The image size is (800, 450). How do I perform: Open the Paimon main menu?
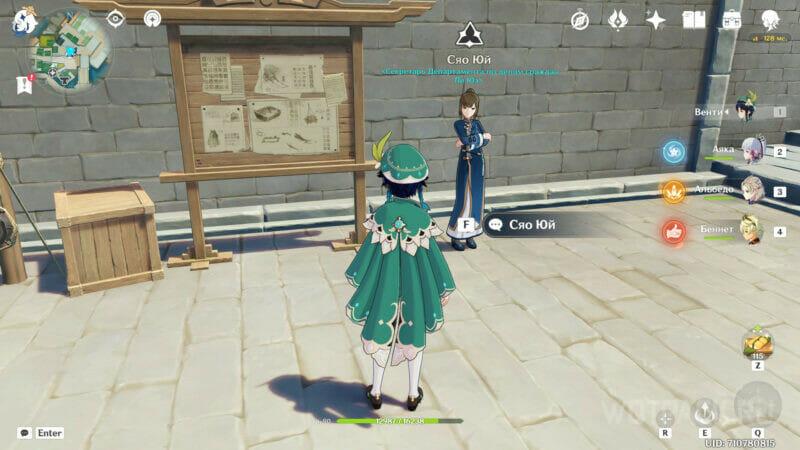[x=22, y=22]
